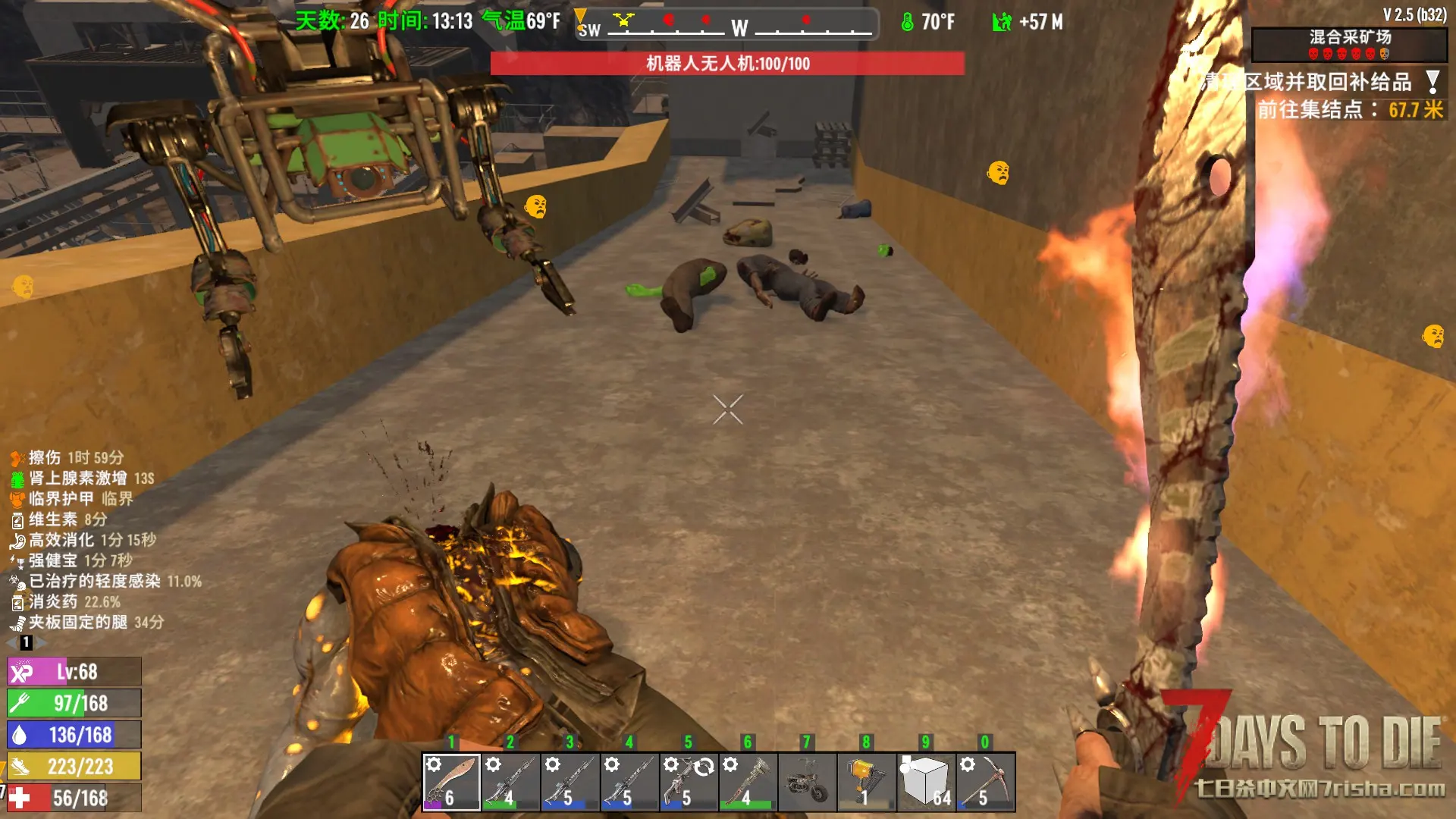Image resolution: width=1456 pixels, height=819 pixels.
Task: Click the compass bar heading strip
Action: click(x=726, y=24)
